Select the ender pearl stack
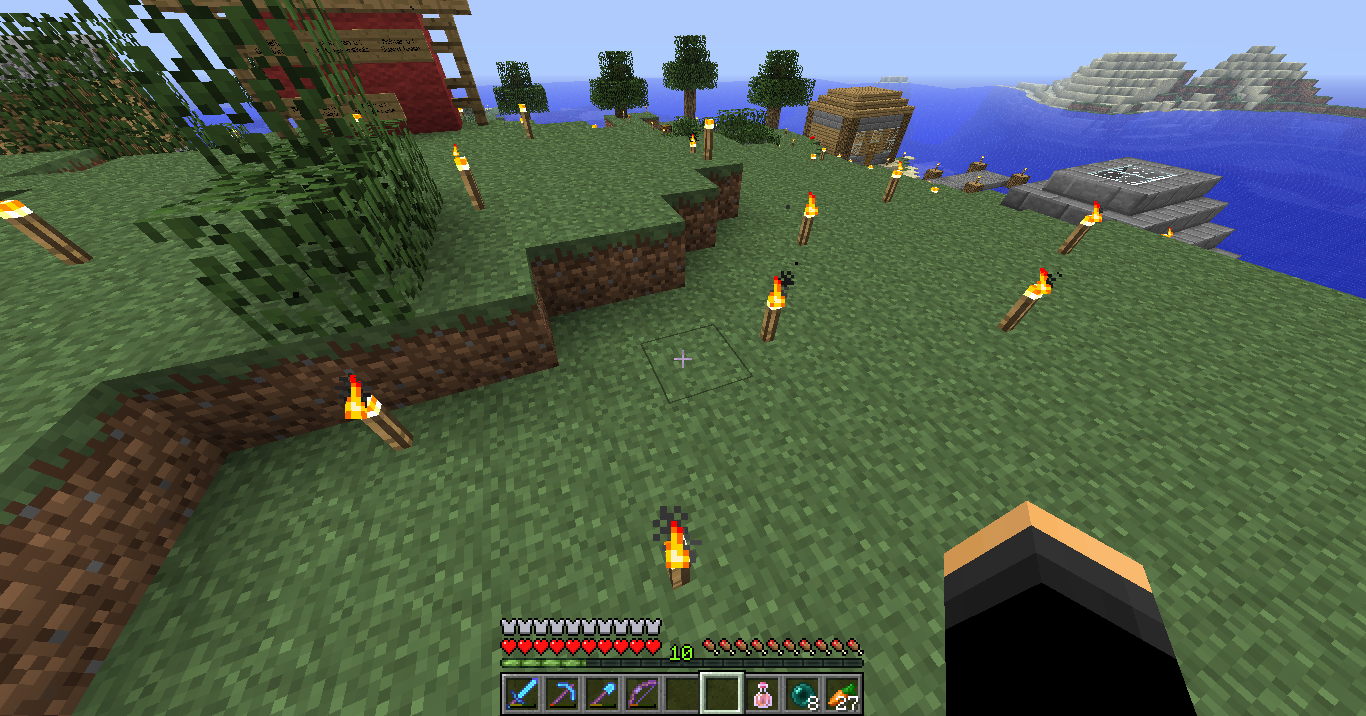 coord(802,694)
